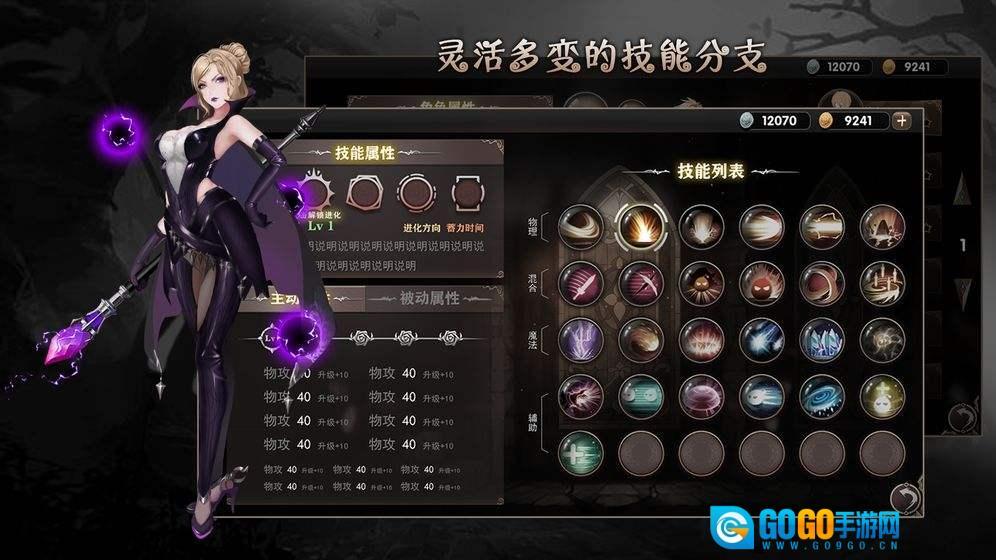Select the pink feather skill icon
This screenshot has width=996, height=560.
(x=581, y=283)
